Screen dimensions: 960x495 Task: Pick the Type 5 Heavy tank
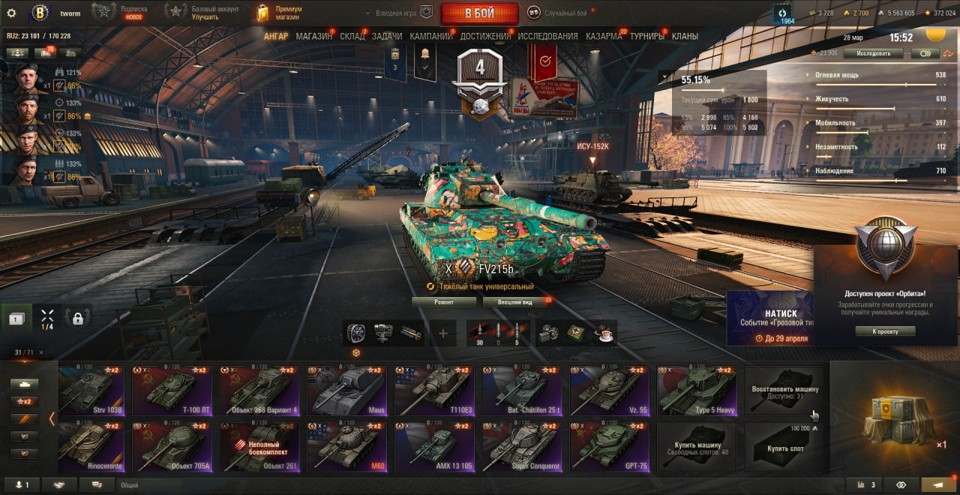[x=697, y=391]
